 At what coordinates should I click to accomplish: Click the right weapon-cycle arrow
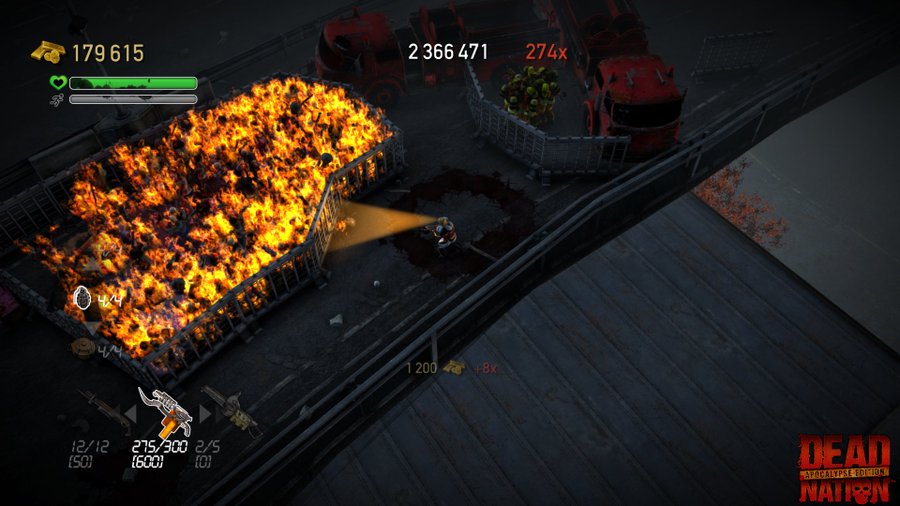(205, 411)
